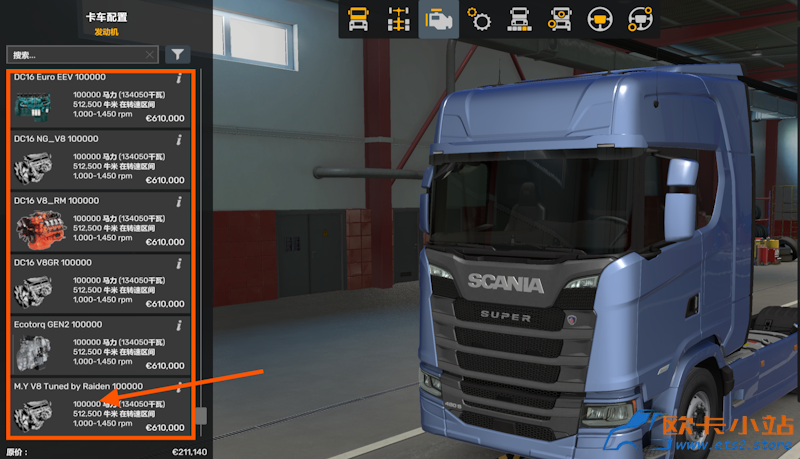The image size is (800, 459).
Task: Clear the search field with the X
Action: click(x=150, y=55)
